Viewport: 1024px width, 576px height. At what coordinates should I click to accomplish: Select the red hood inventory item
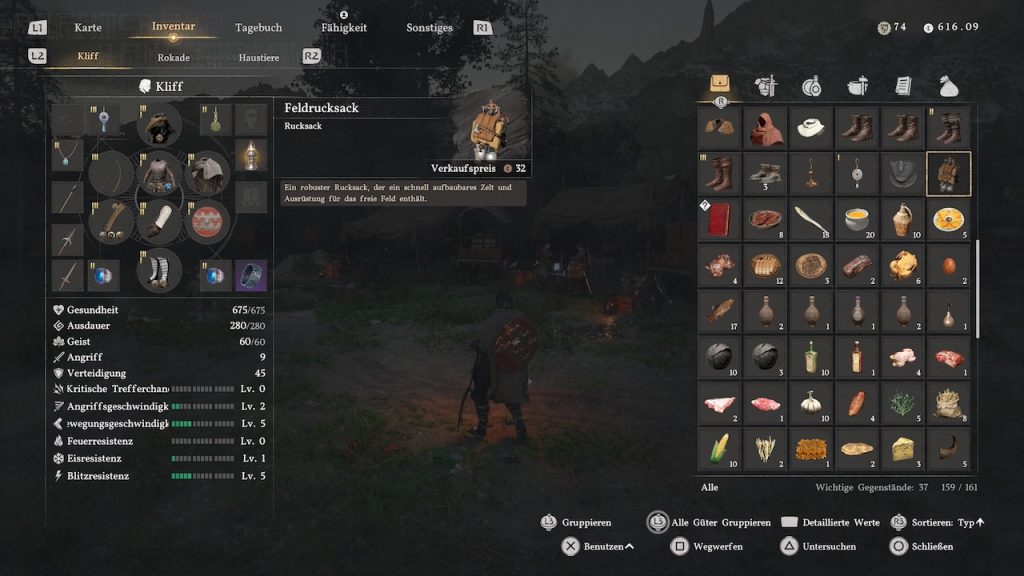click(765, 128)
